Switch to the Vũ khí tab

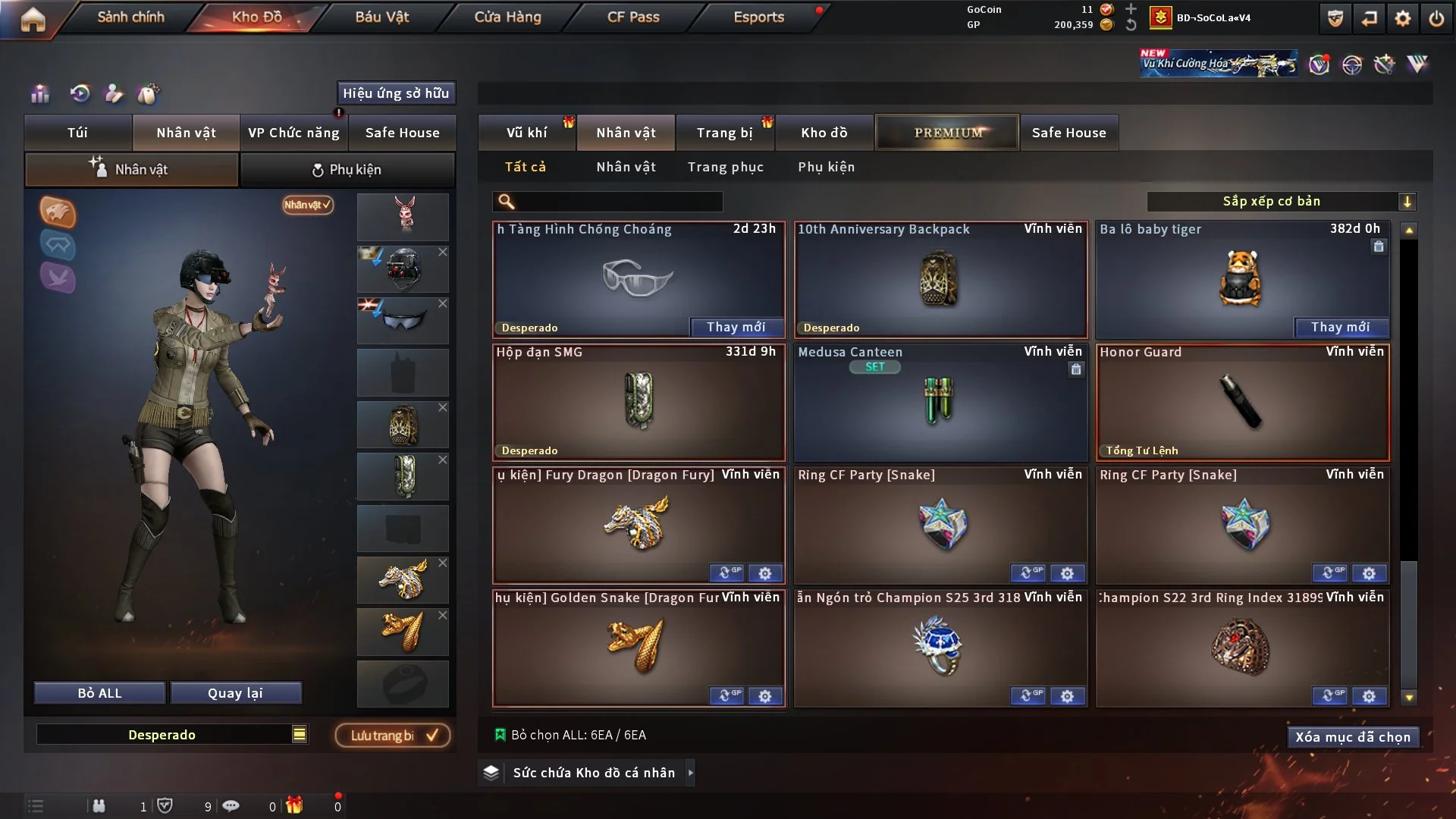(526, 133)
